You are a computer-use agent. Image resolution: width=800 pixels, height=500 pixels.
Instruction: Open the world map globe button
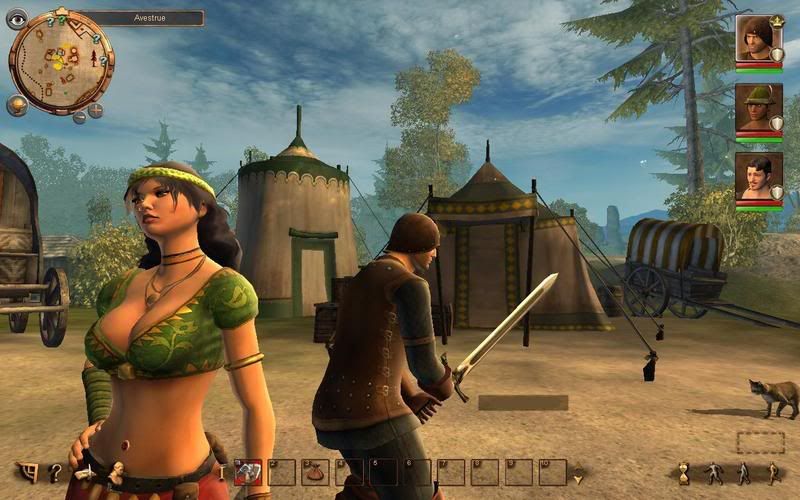tap(17, 105)
